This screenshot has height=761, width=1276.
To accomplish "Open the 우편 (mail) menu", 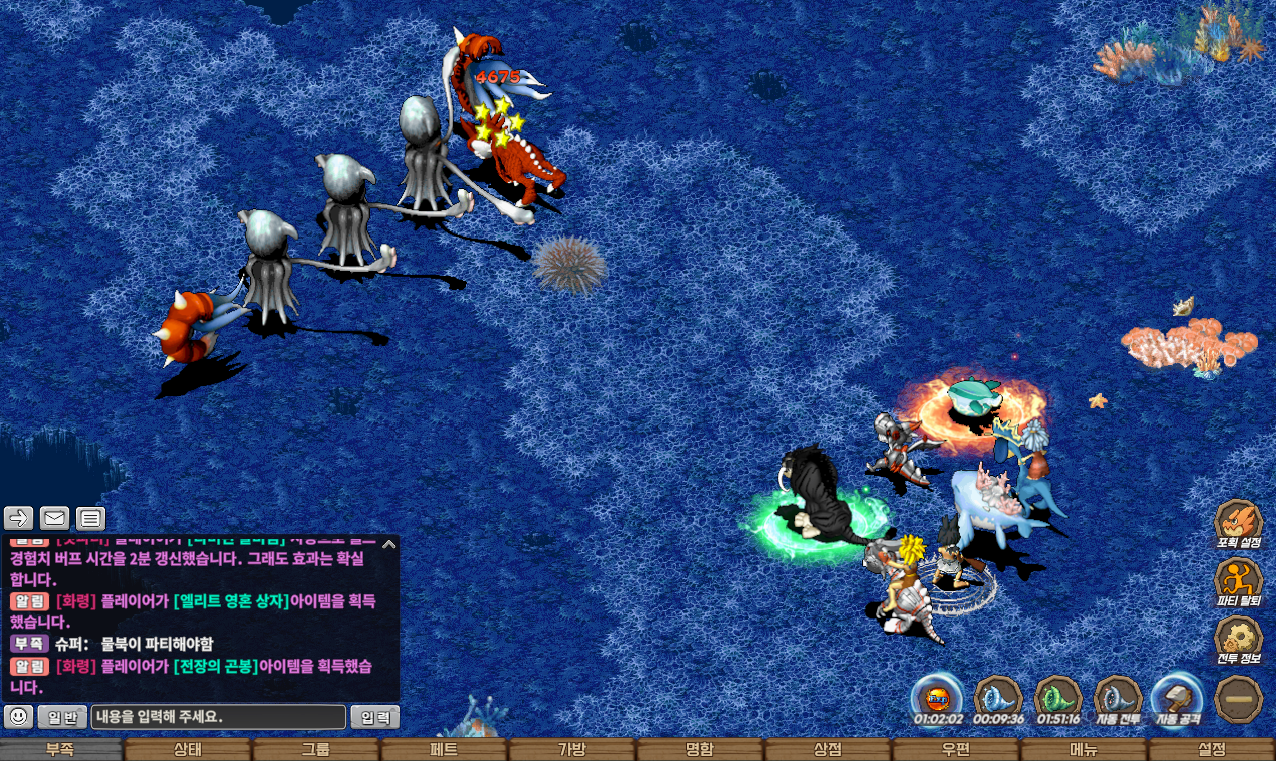I will [956, 750].
